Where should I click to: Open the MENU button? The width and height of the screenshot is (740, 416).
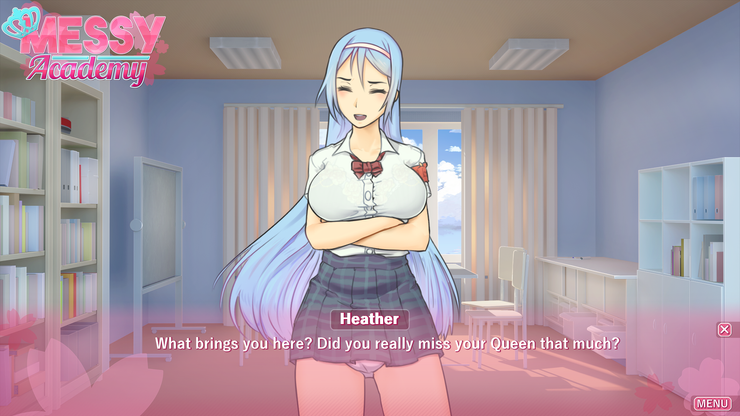coord(712,403)
